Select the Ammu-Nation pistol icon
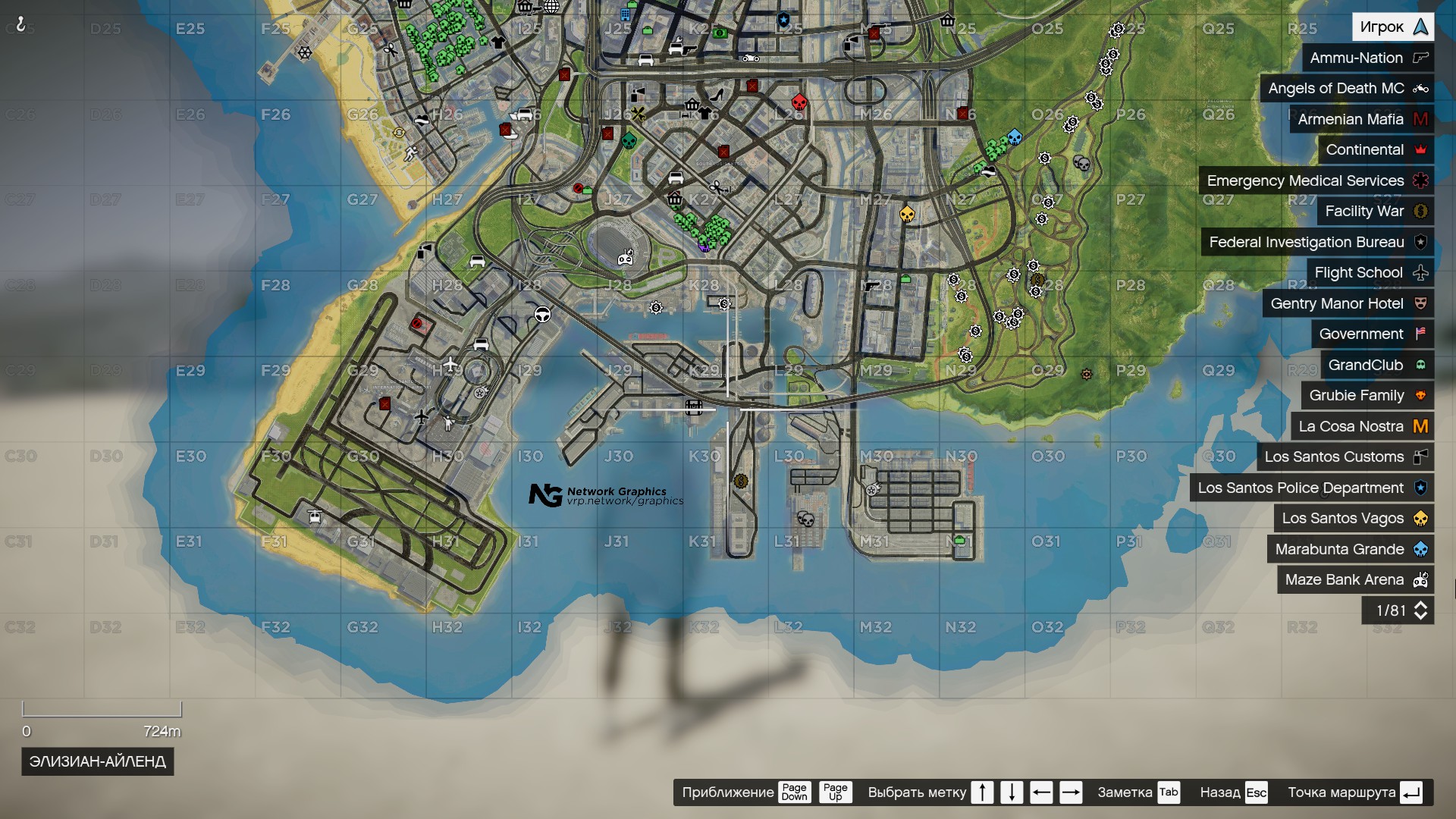The image size is (1456, 819). pos(1420,58)
